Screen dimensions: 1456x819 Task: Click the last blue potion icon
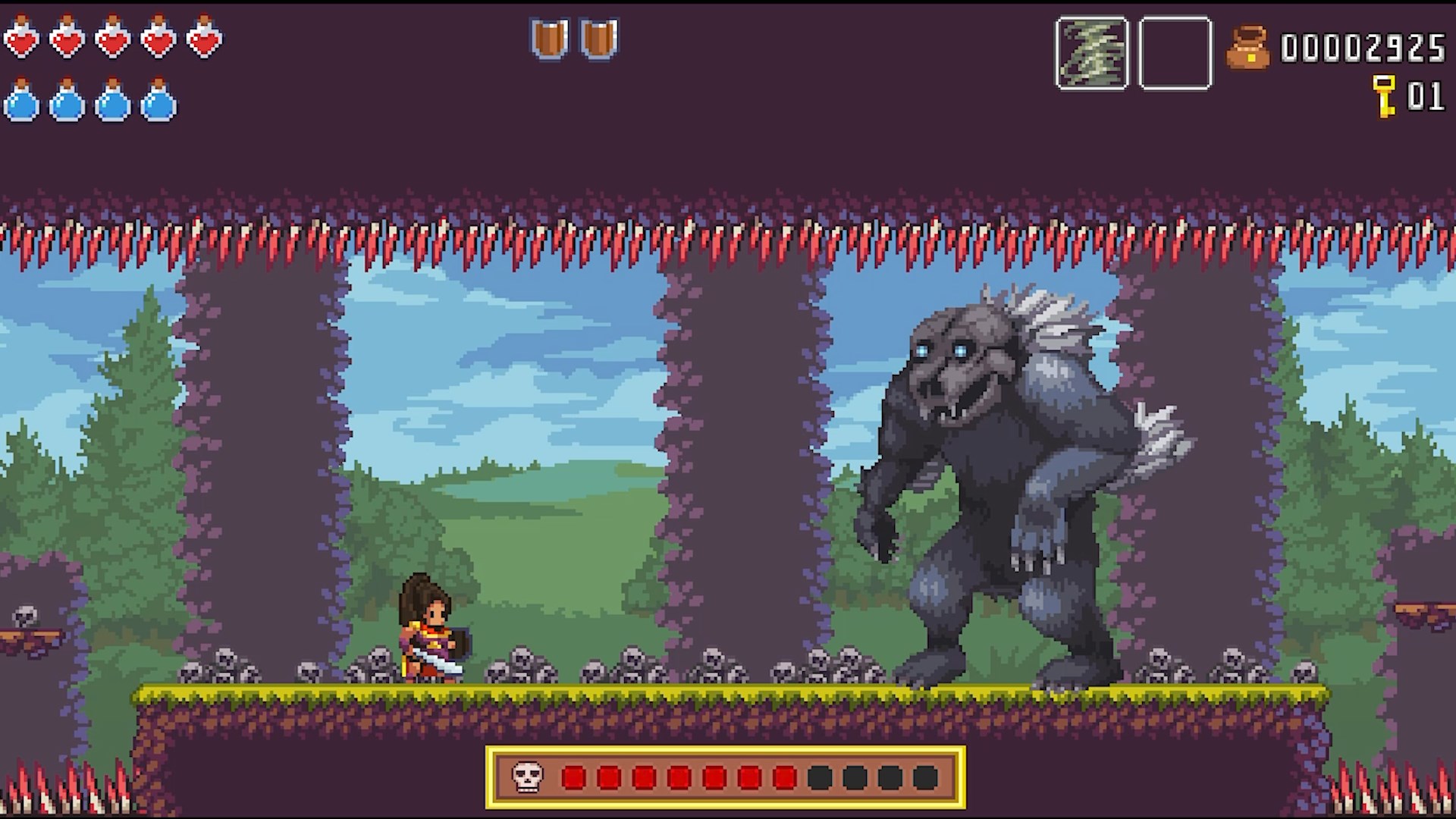click(157, 102)
